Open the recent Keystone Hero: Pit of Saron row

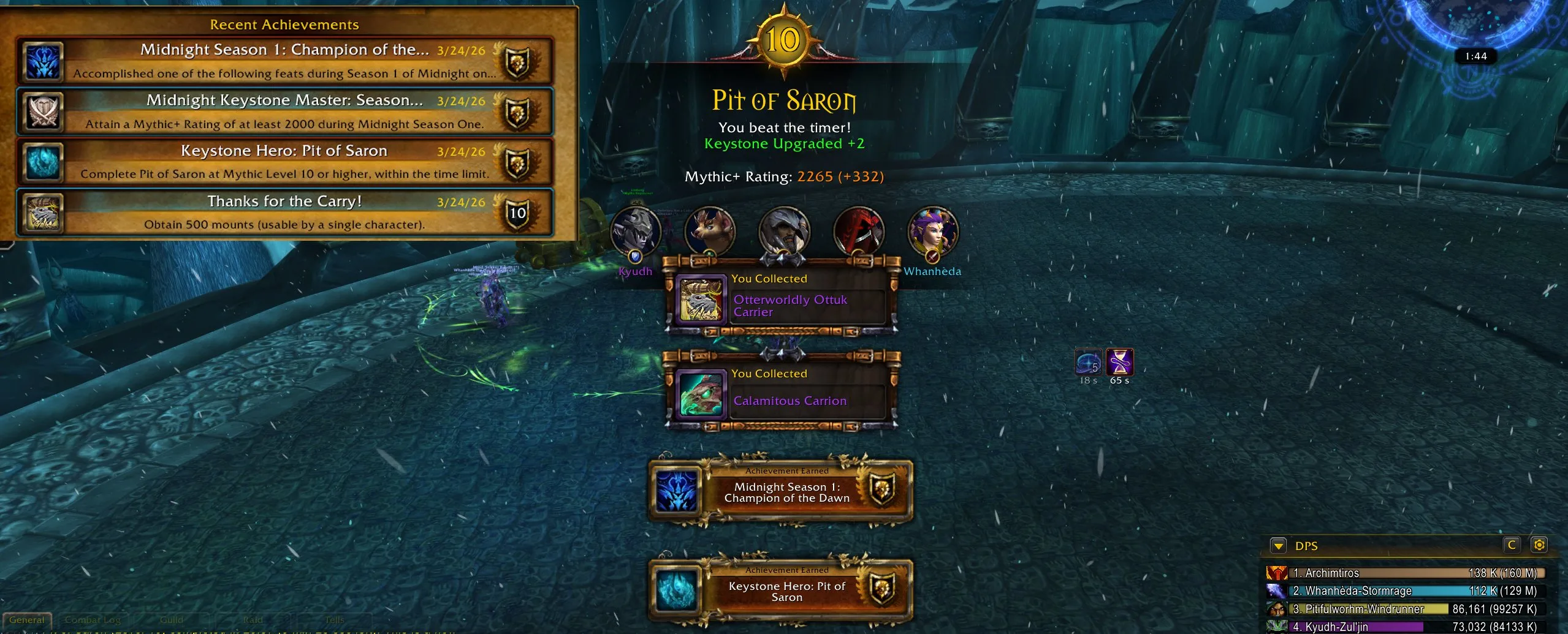click(285, 162)
